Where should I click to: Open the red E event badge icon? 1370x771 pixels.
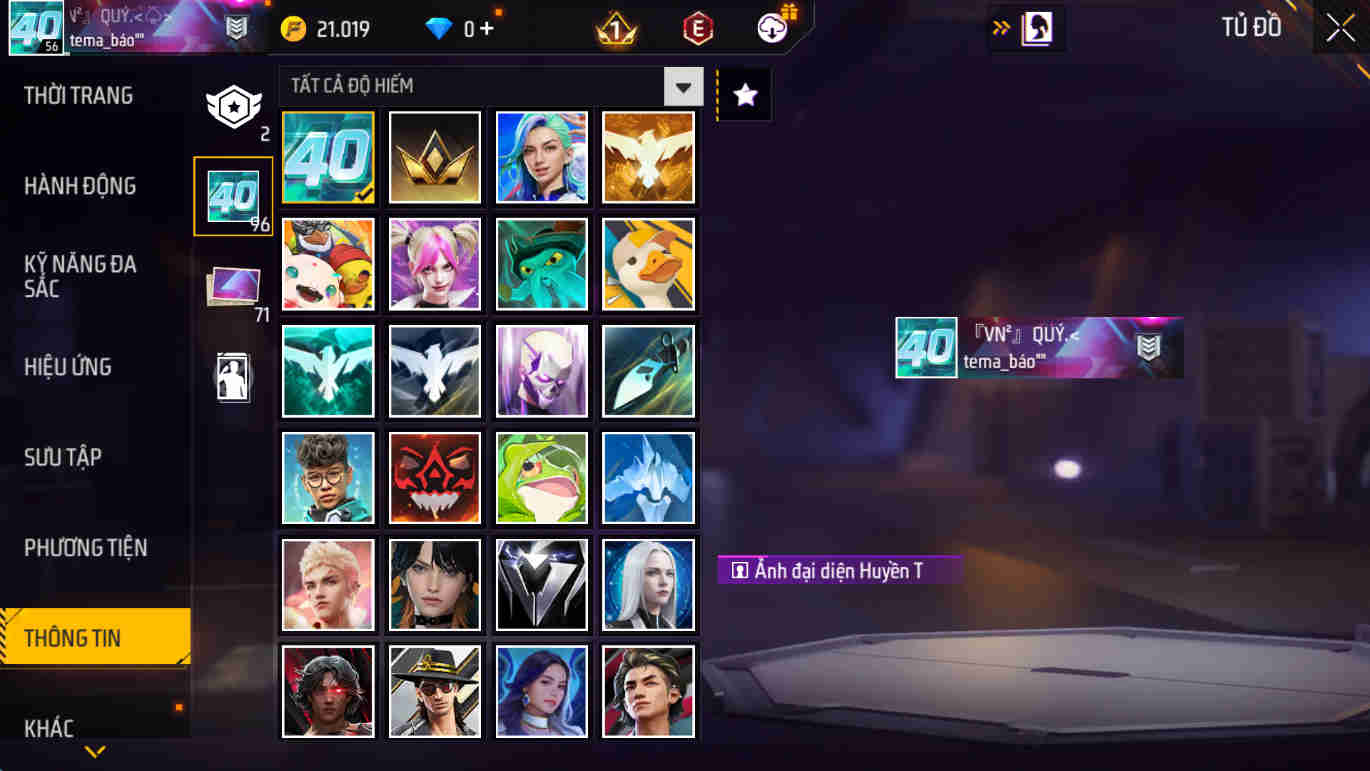pos(697,27)
